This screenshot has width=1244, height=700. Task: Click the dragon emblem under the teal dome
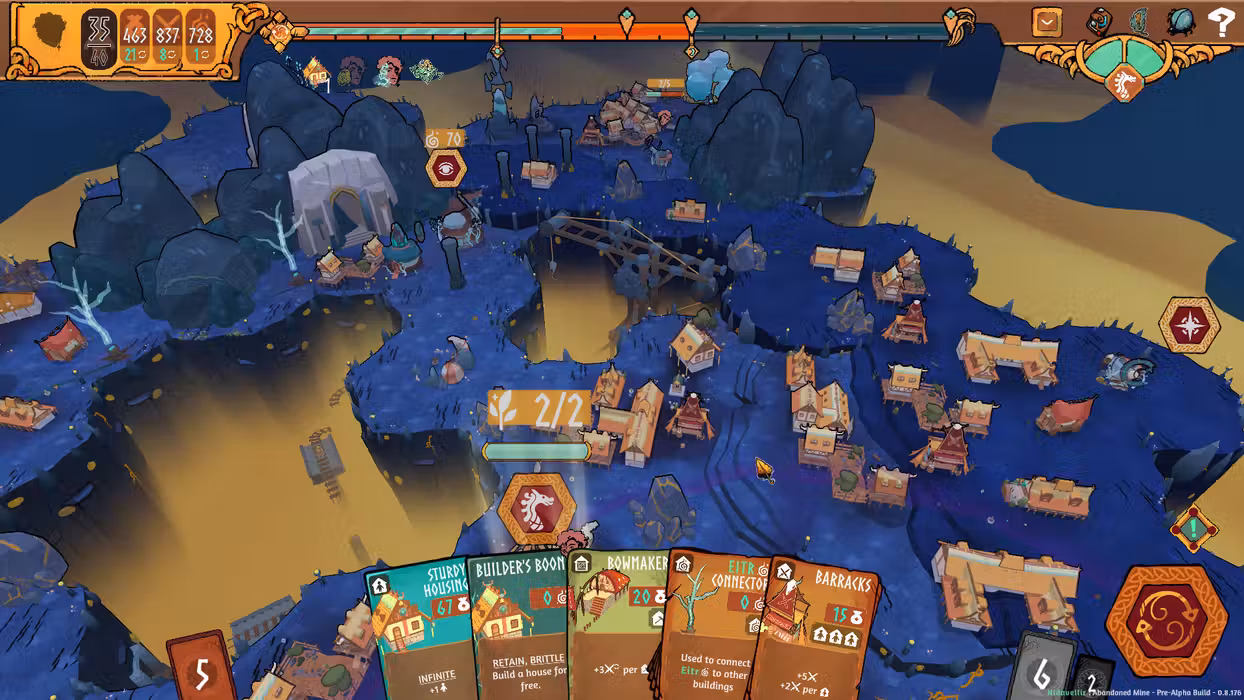point(1125,84)
